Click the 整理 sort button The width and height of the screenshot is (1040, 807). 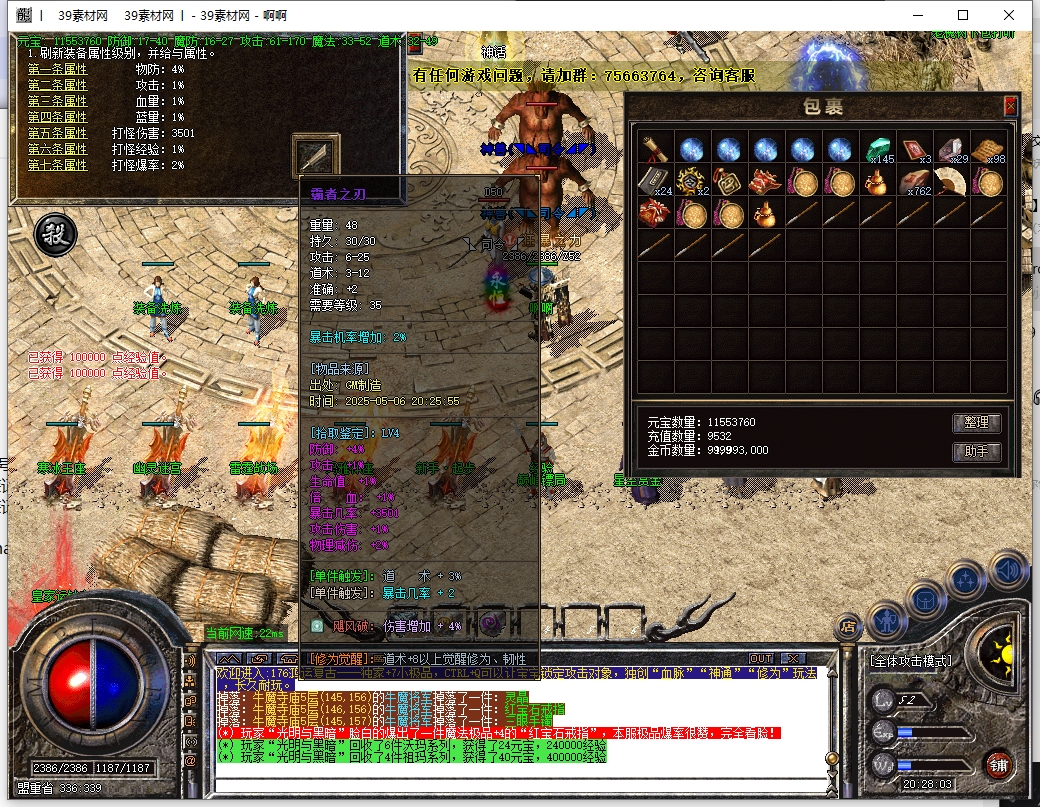tap(975, 423)
